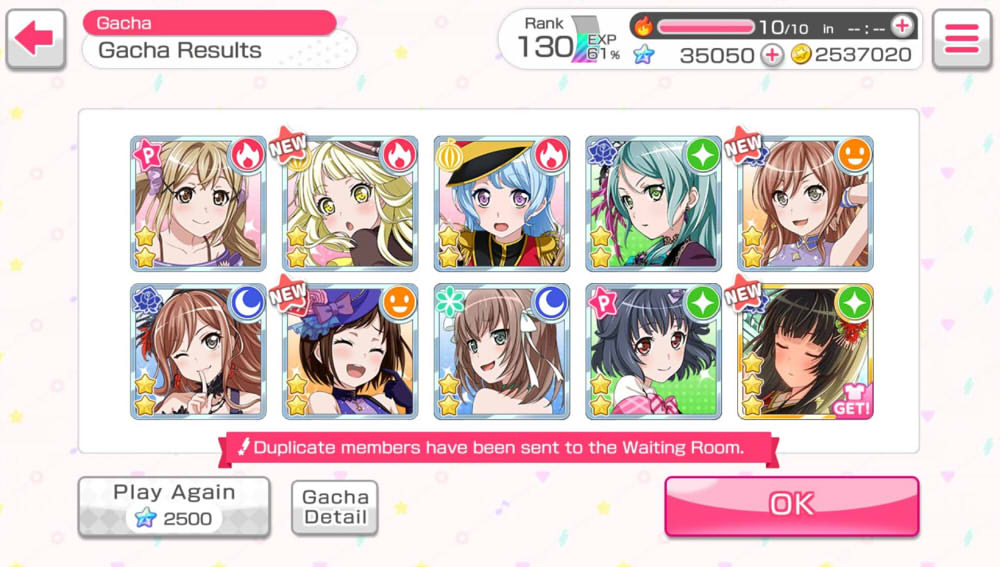Confirm results with the OK button

tap(791, 505)
